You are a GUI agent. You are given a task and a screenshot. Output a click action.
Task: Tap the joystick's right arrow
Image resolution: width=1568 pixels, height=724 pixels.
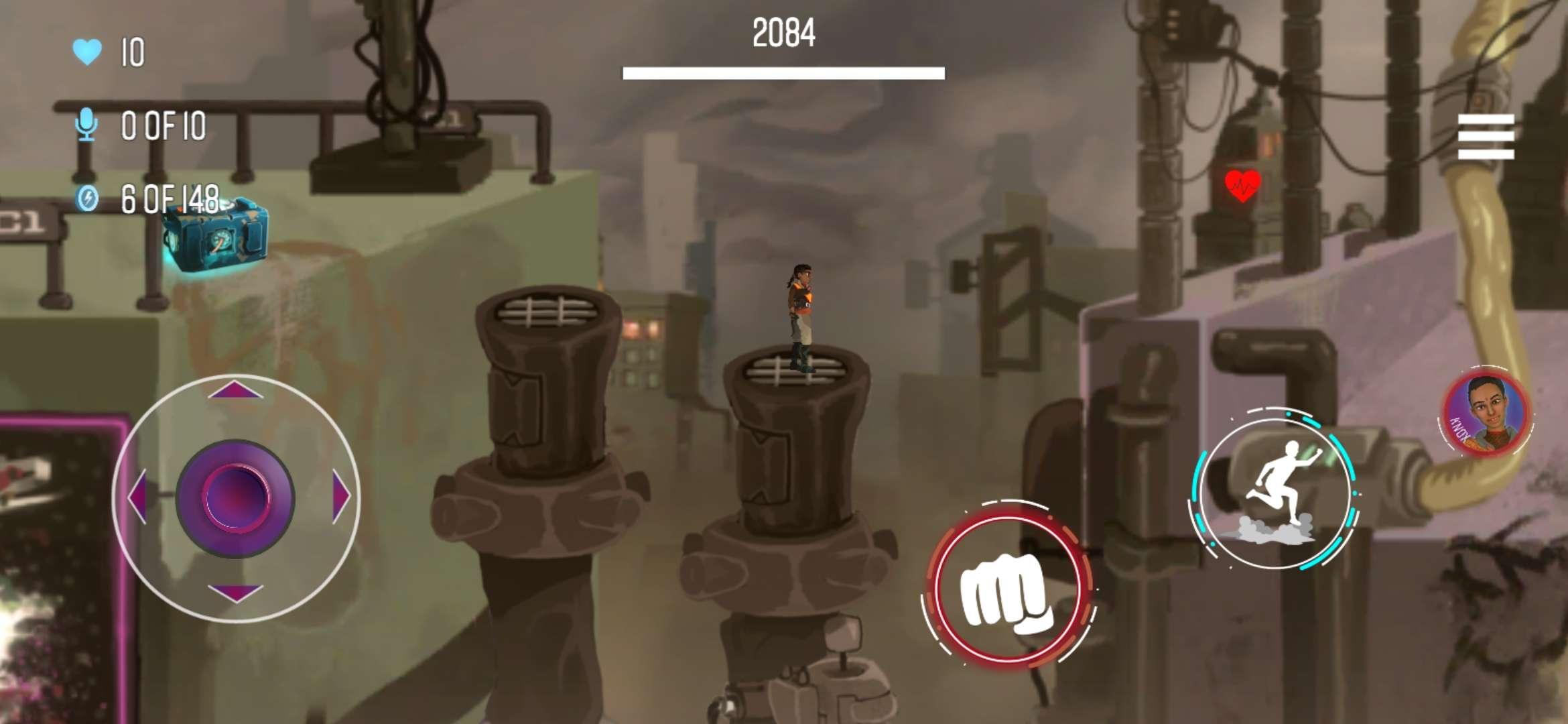(x=341, y=497)
